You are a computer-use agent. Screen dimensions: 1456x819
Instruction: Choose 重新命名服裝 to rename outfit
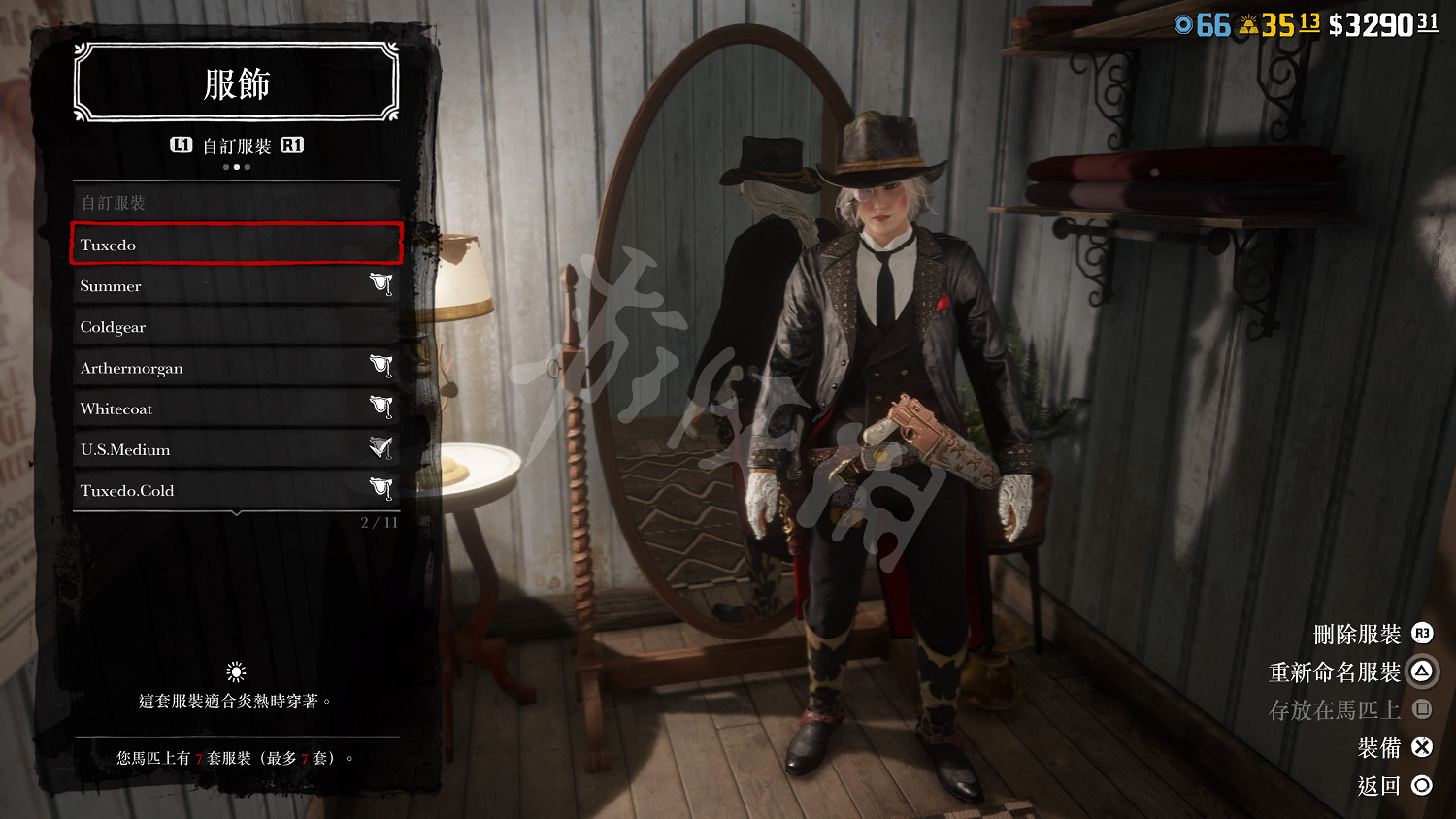click(1349, 672)
